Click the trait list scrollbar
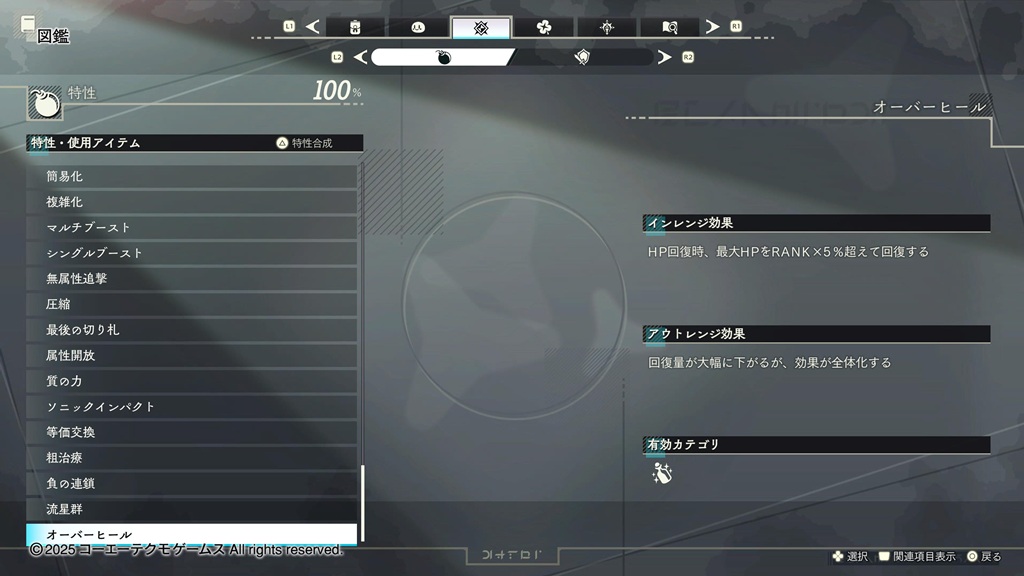1024x576 pixels. pyautogui.click(x=362, y=502)
